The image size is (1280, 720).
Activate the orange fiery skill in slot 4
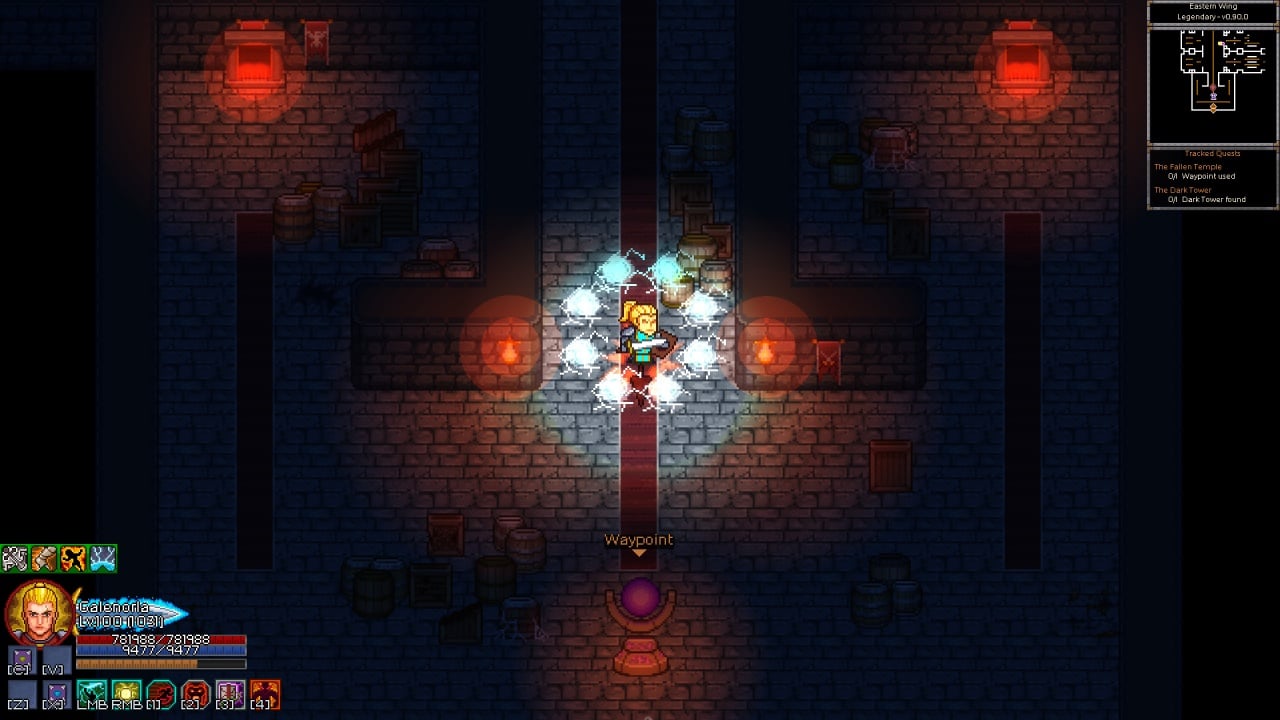(x=265, y=692)
